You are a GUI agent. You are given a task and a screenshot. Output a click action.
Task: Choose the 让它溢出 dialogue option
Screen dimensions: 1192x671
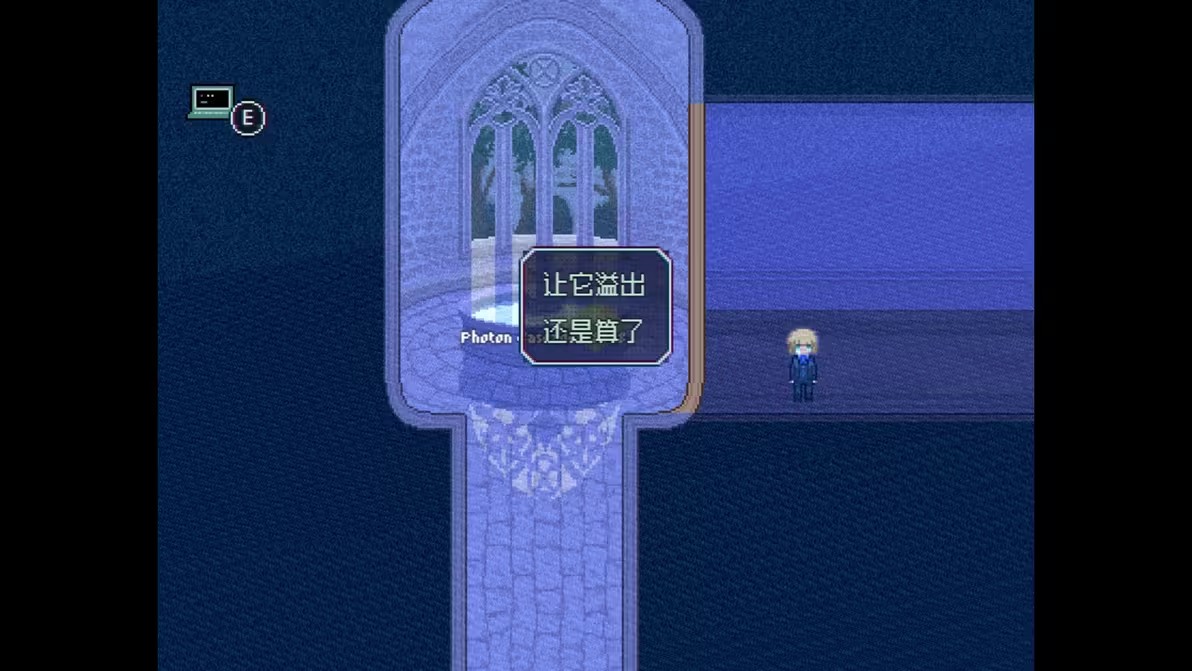click(x=594, y=285)
